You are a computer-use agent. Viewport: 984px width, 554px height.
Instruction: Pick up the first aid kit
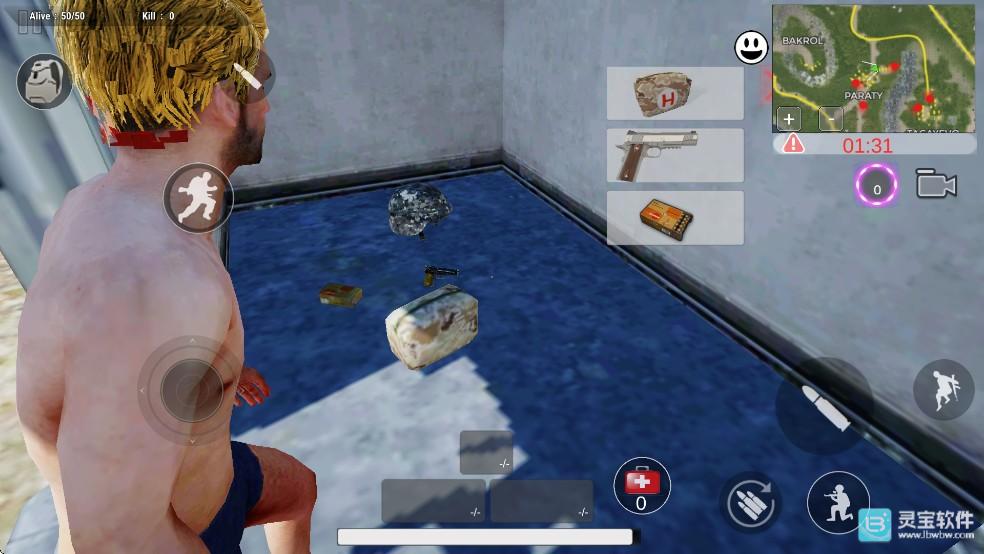click(675, 94)
